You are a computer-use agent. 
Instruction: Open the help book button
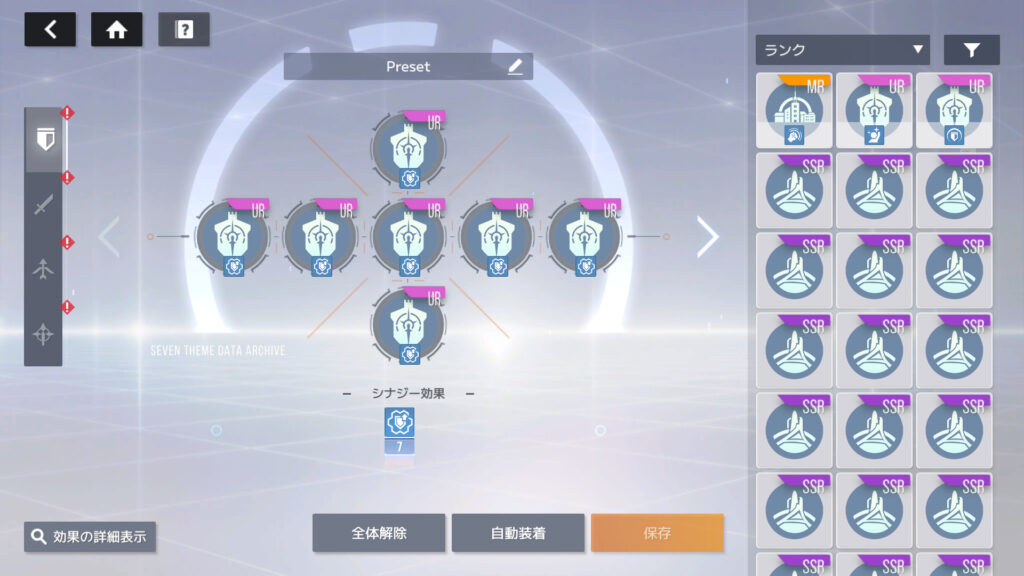(184, 29)
